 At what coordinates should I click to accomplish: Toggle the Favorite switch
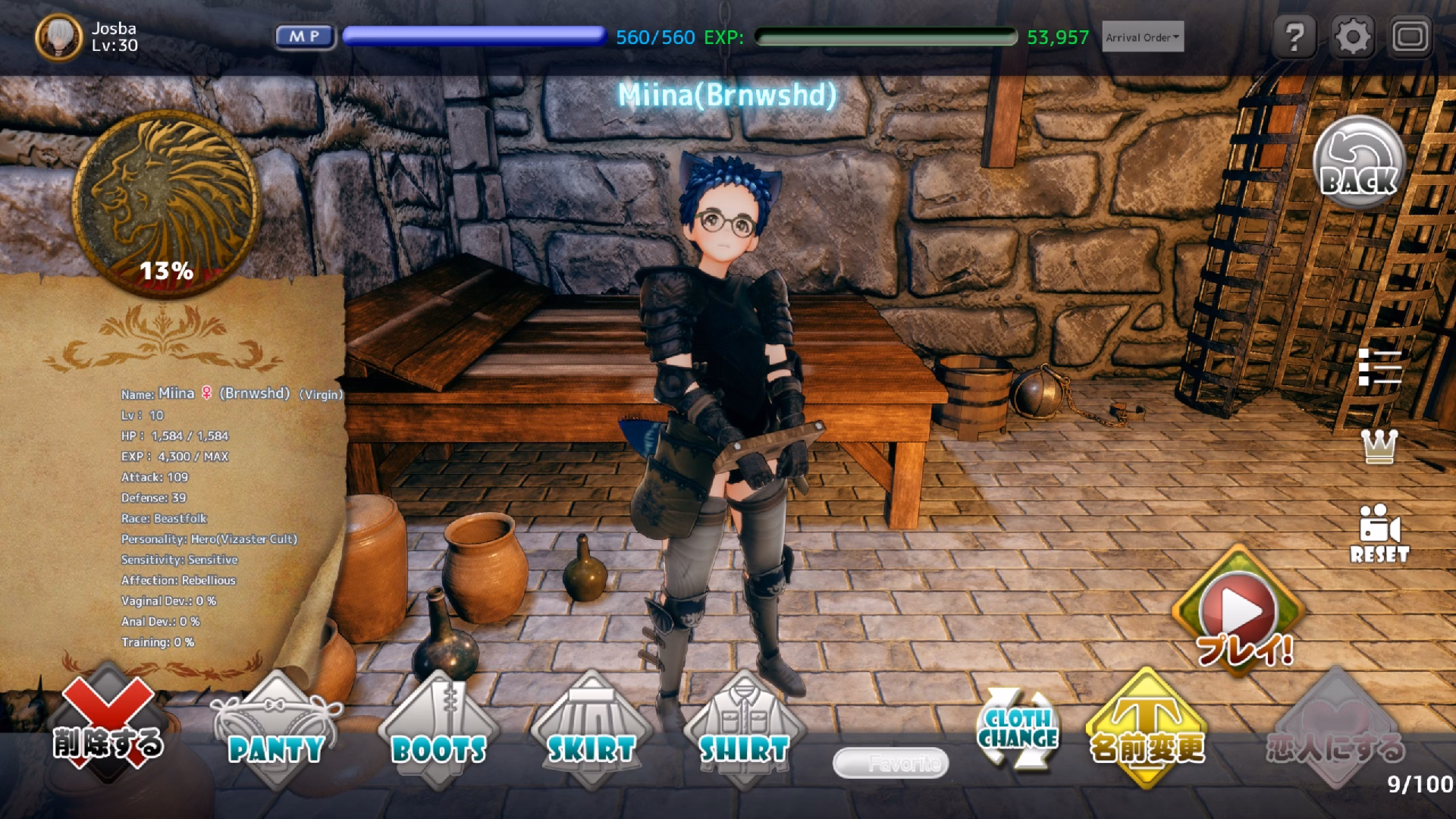coord(890,763)
